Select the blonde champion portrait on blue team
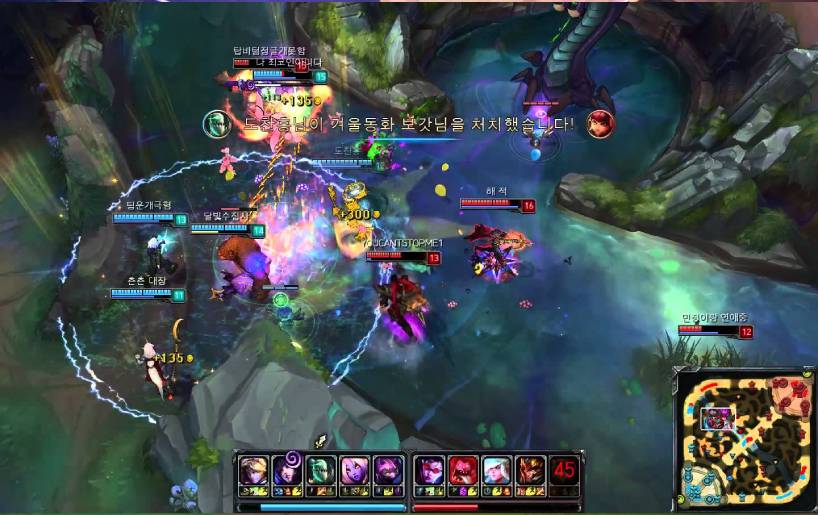This screenshot has height=515, width=818. 252,470
